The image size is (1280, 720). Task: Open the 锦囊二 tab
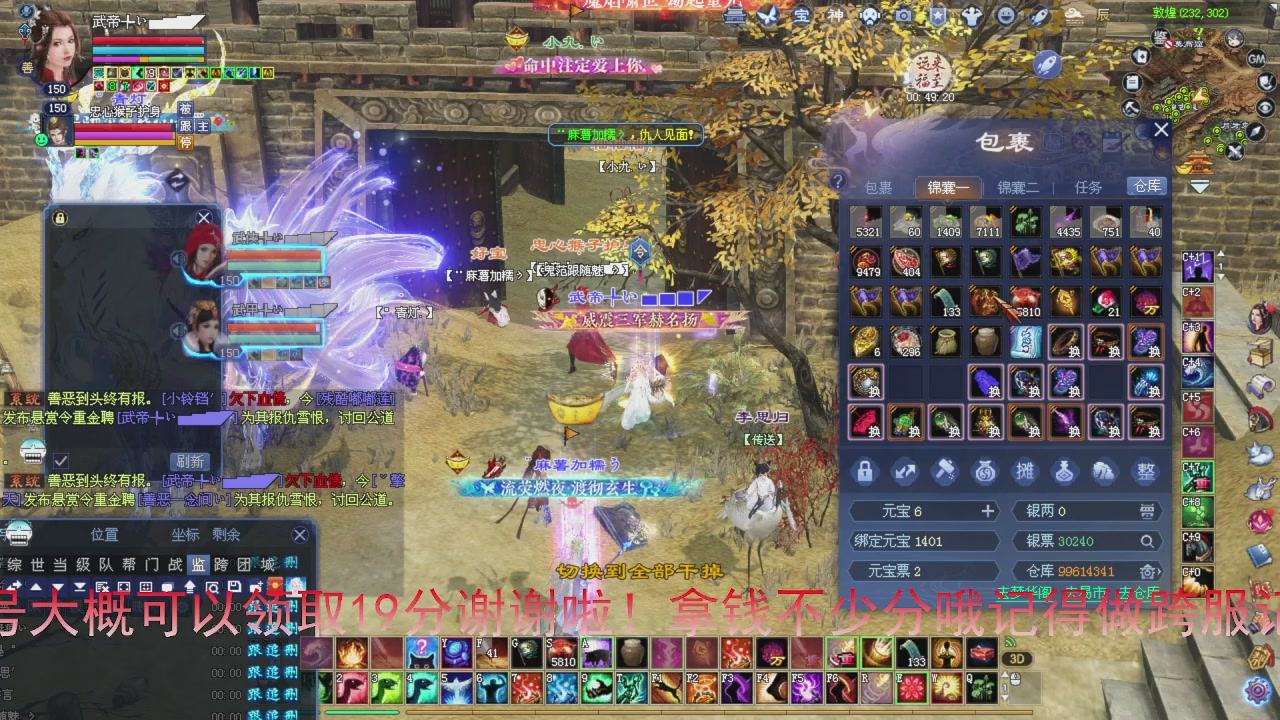pyautogui.click(x=1018, y=187)
